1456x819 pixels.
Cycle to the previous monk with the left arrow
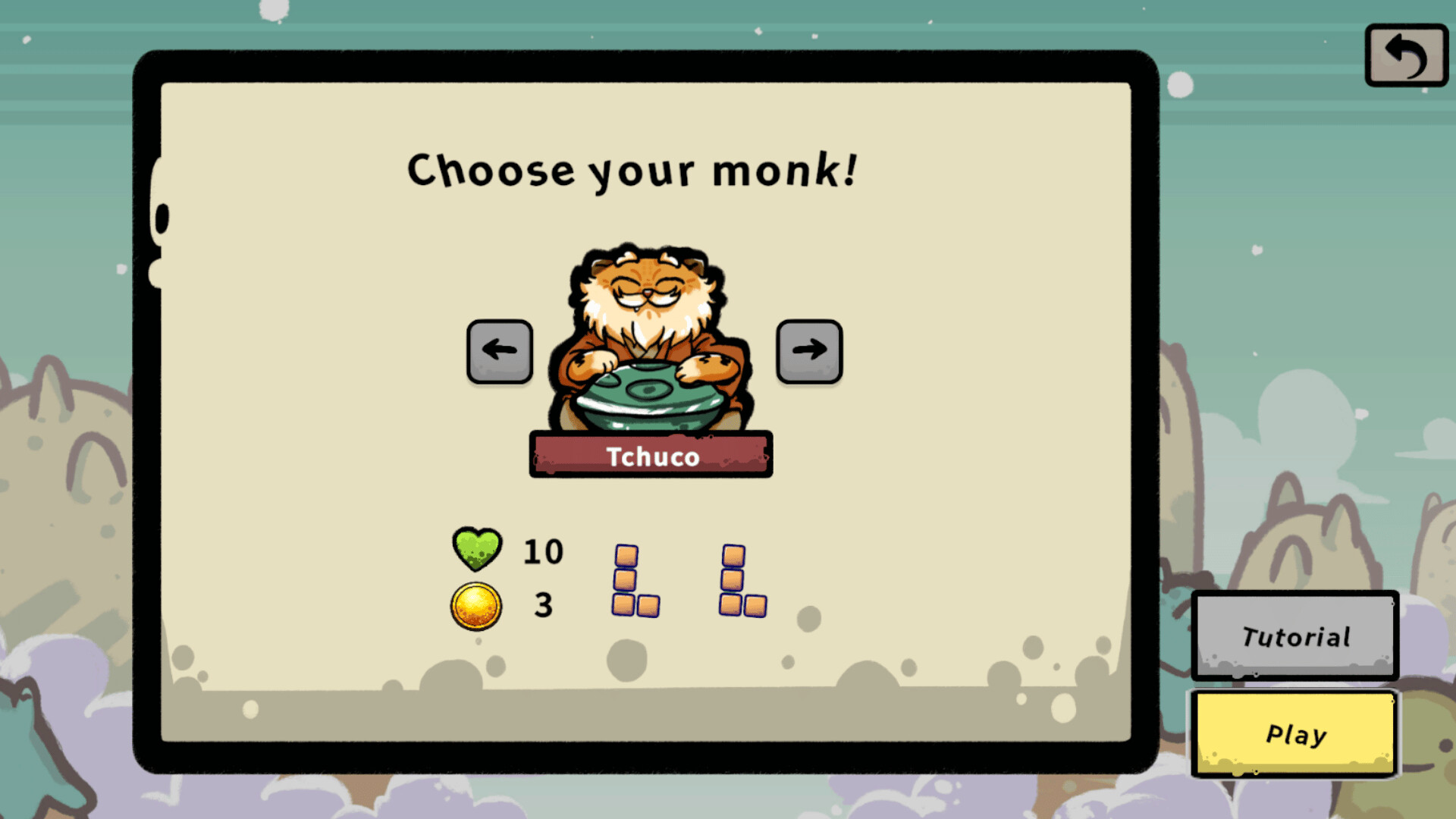coord(498,350)
